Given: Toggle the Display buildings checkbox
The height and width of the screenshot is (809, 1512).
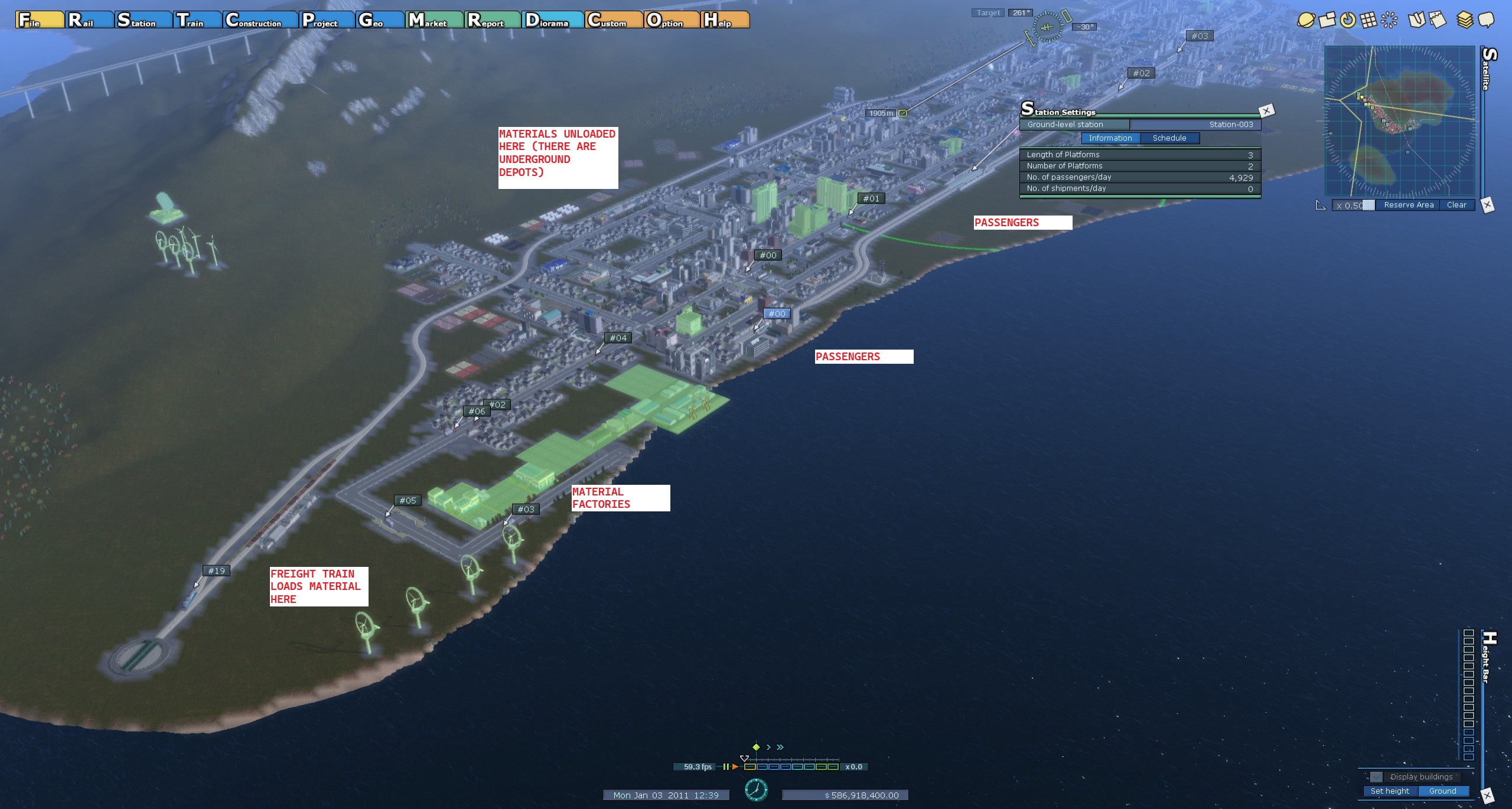Looking at the screenshot, I should click(x=1377, y=777).
